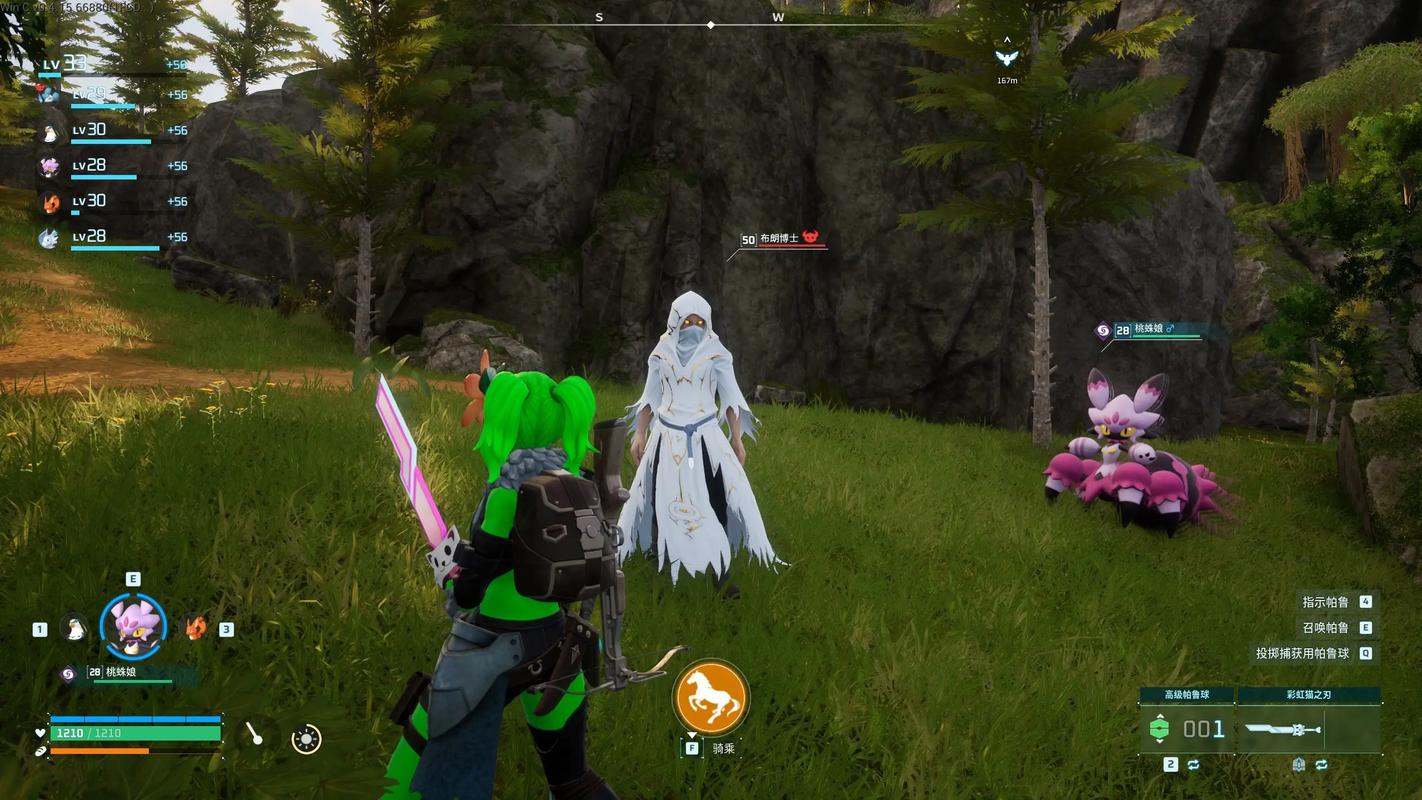1422x800 pixels.
Task: Click the thermometer temperature icon
Action: (x=254, y=735)
